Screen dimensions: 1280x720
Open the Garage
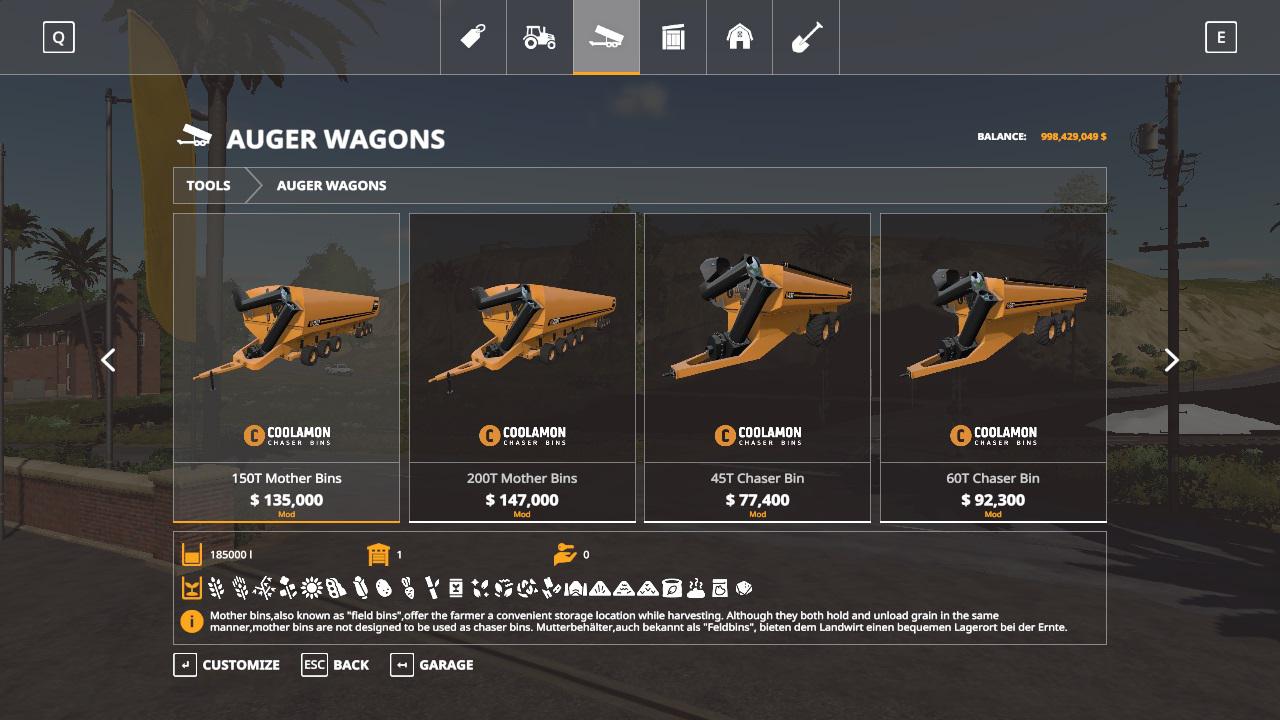click(x=432, y=665)
